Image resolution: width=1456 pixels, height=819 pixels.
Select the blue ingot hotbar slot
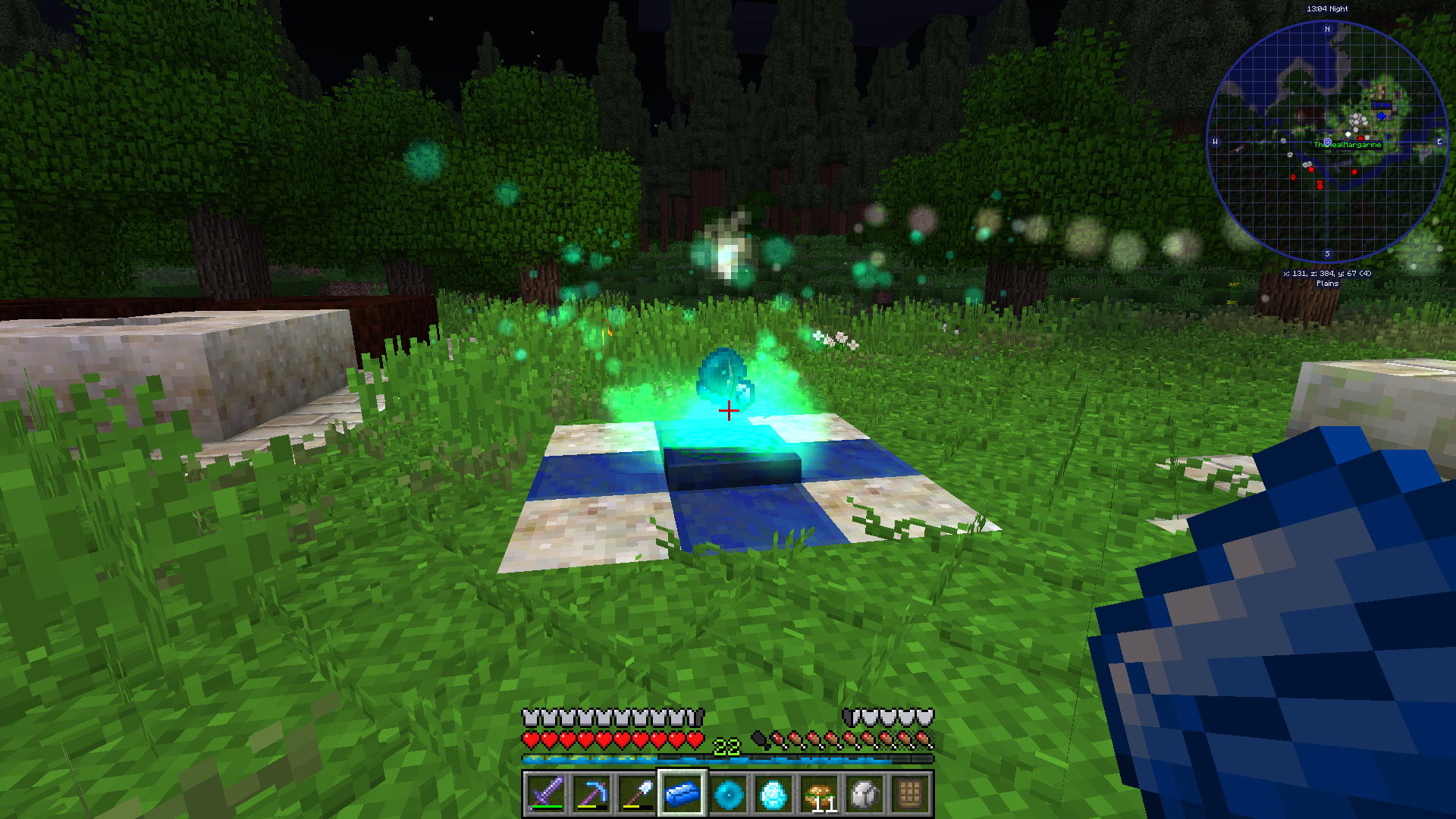(x=682, y=794)
